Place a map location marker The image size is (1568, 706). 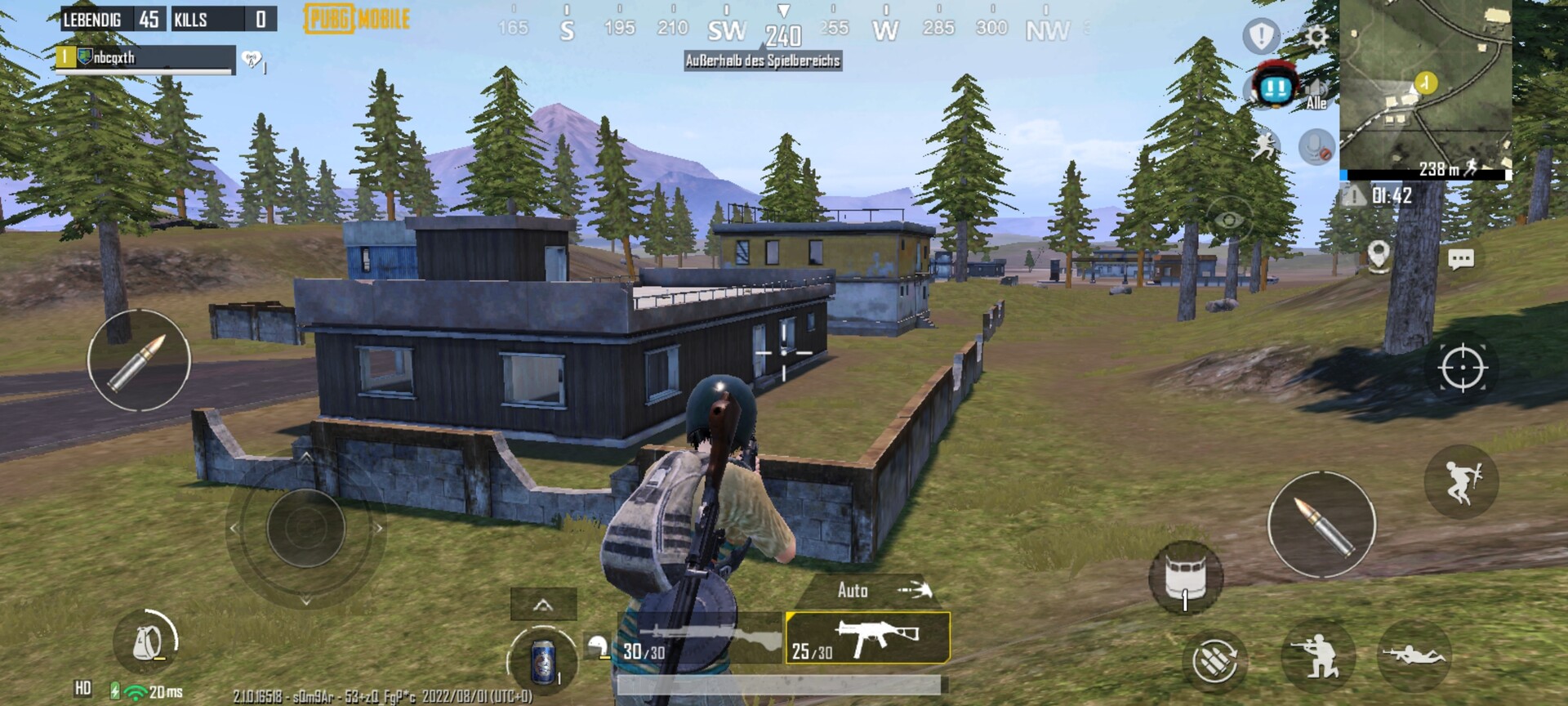coord(1379,256)
